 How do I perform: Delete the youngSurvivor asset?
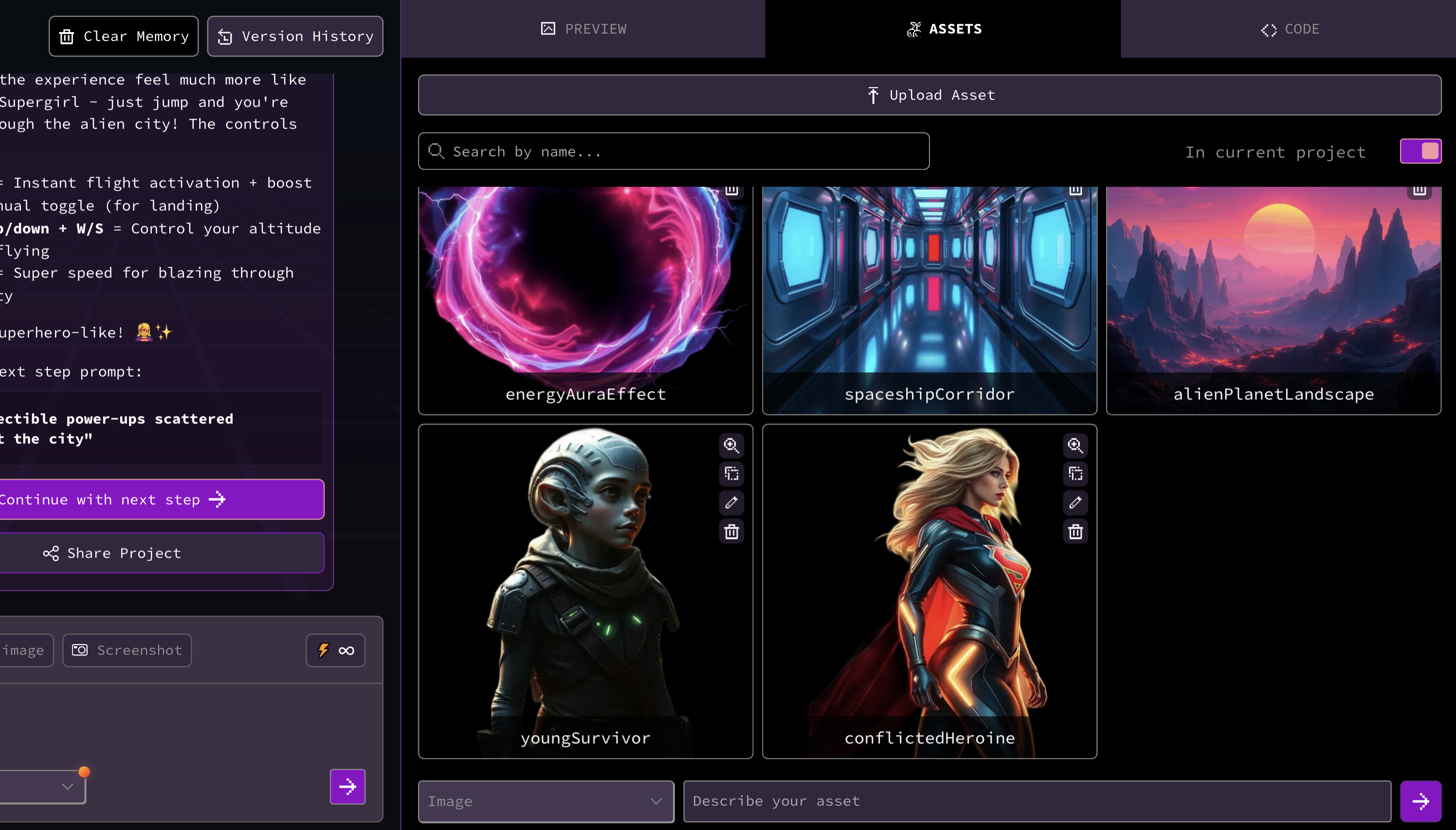pos(731,532)
